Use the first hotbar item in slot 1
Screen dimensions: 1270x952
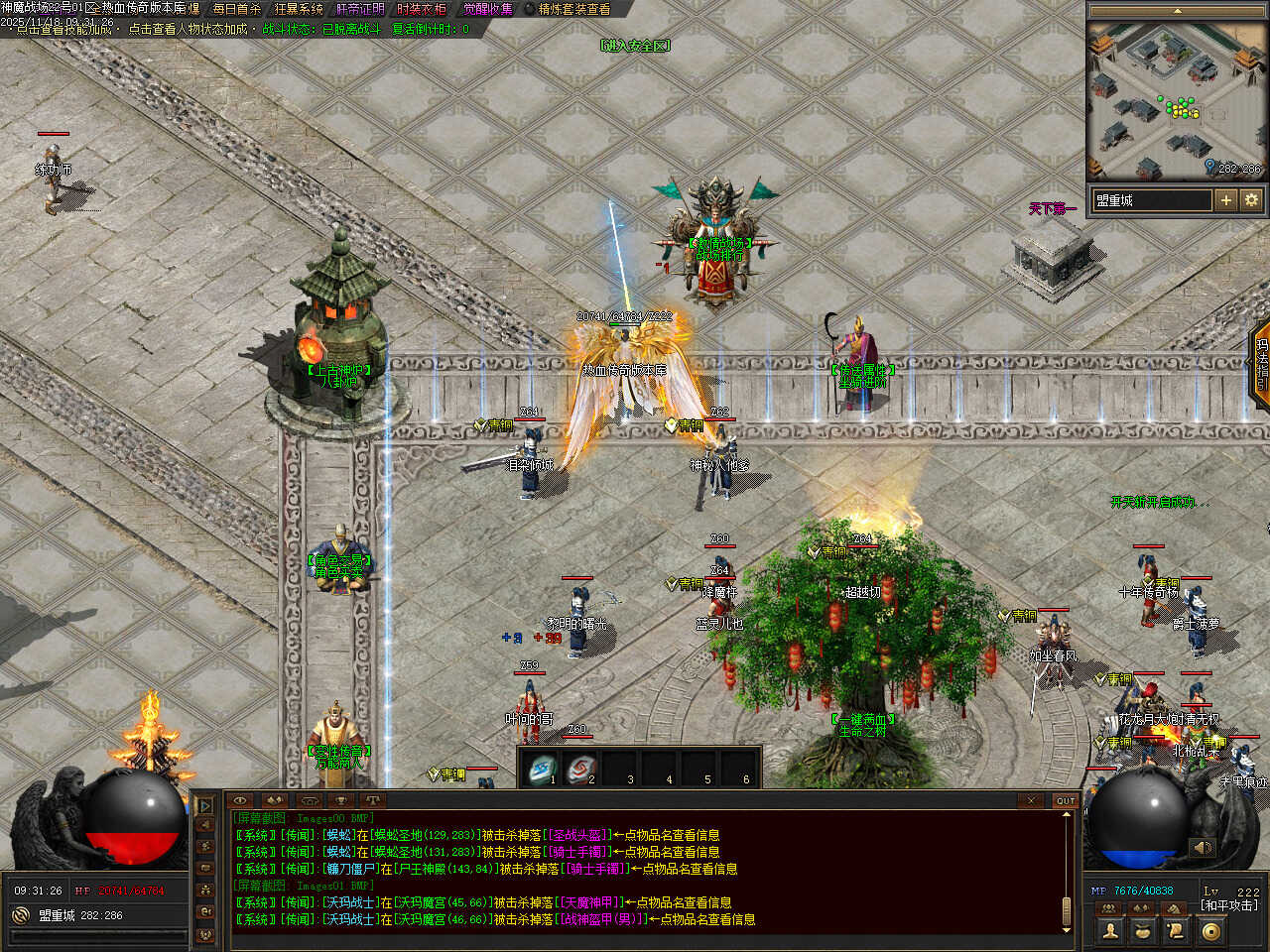click(542, 769)
